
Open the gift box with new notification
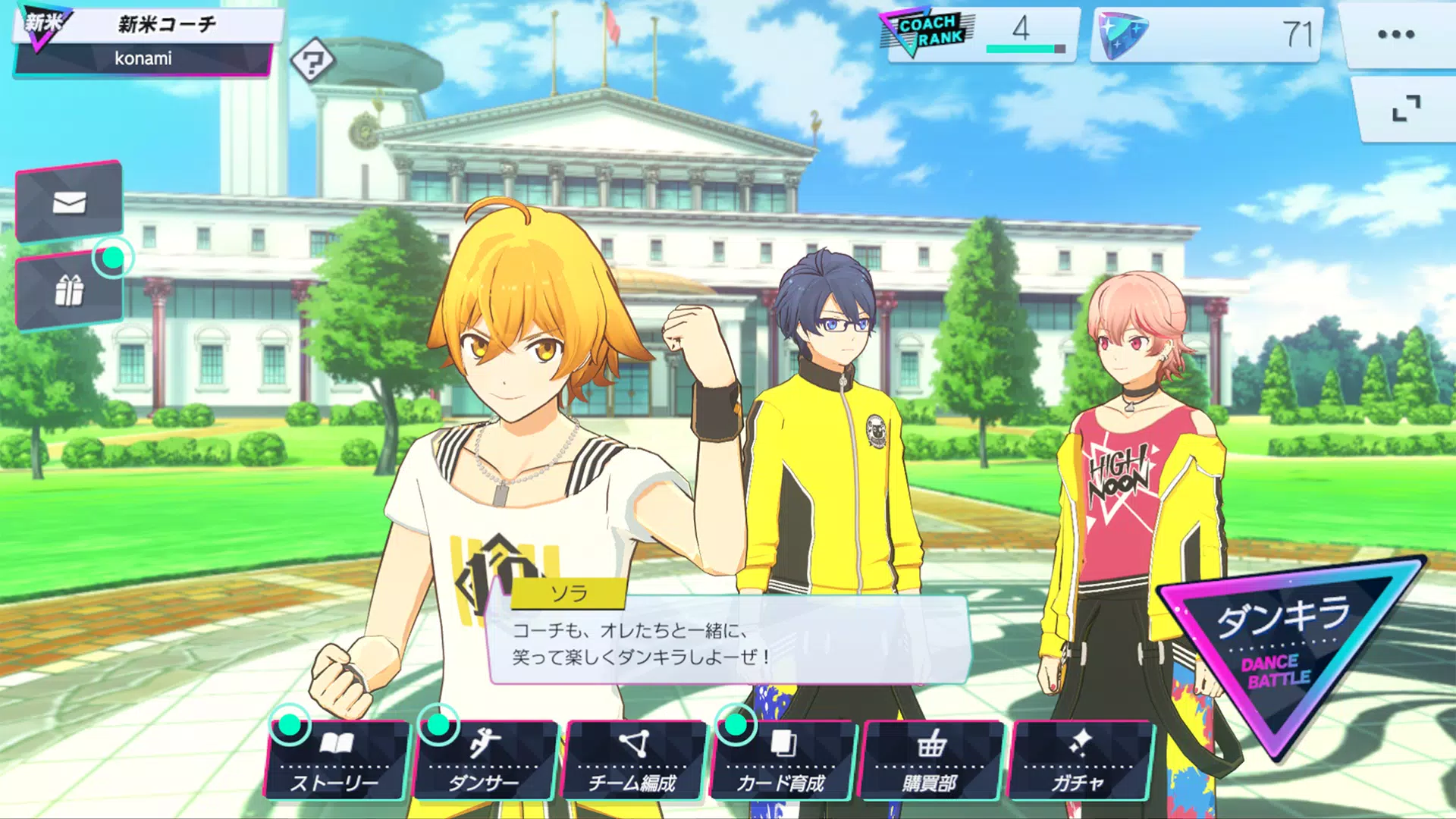click(x=70, y=290)
